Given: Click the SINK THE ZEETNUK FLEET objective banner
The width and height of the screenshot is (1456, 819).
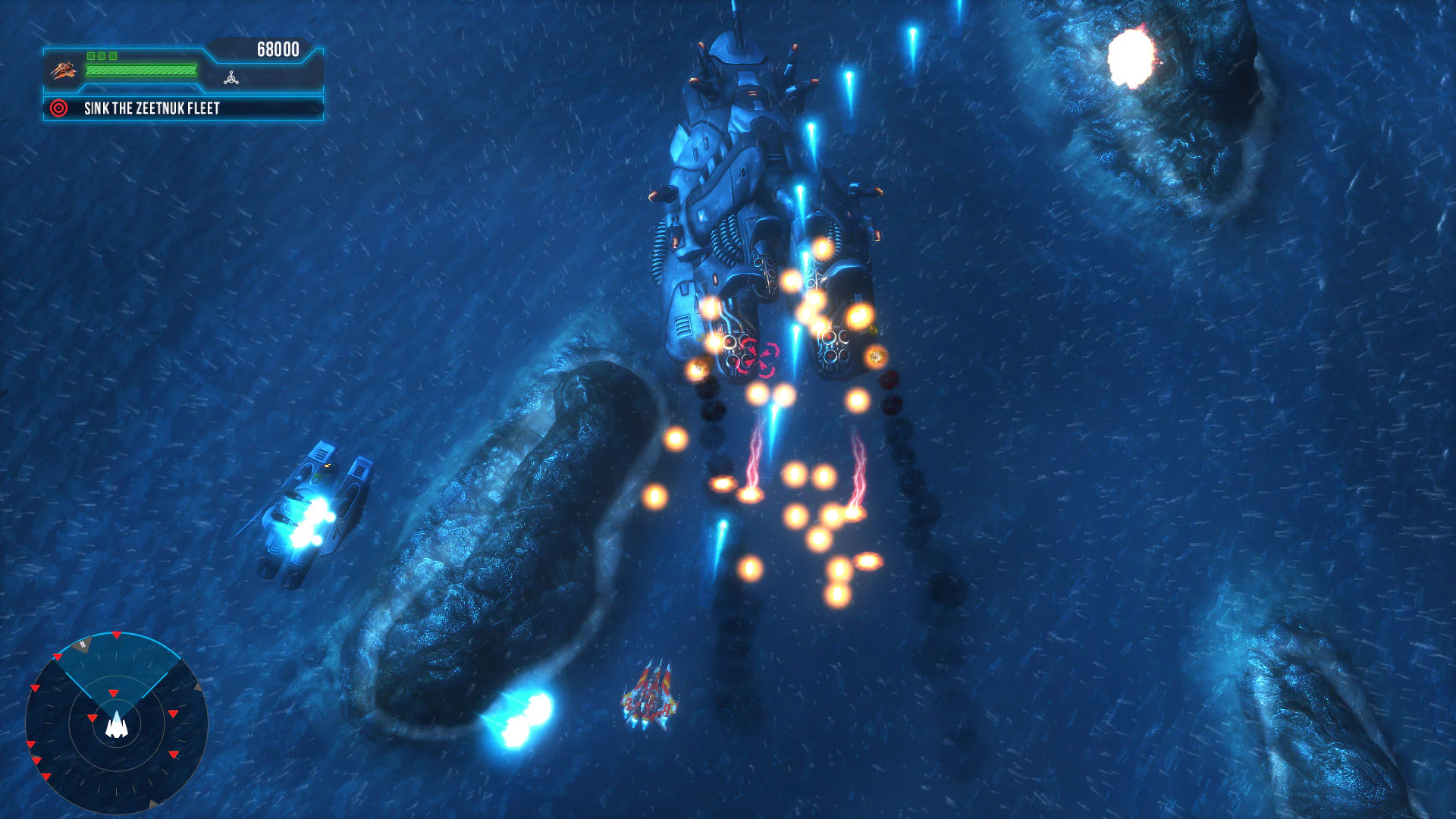Looking at the screenshot, I should pyautogui.click(x=152, y=108).
